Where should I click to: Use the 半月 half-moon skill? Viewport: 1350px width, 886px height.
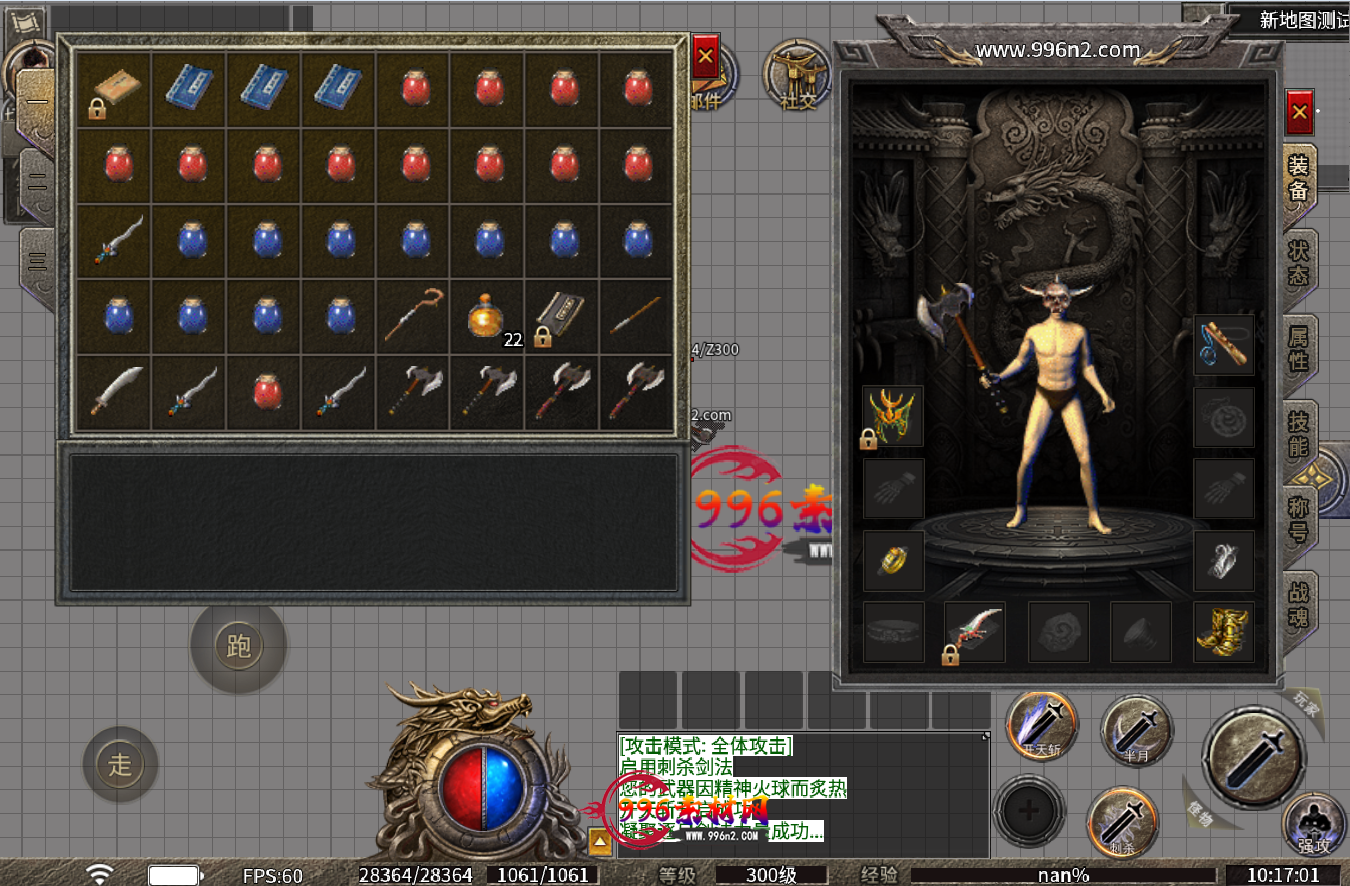coord(1137,730)
